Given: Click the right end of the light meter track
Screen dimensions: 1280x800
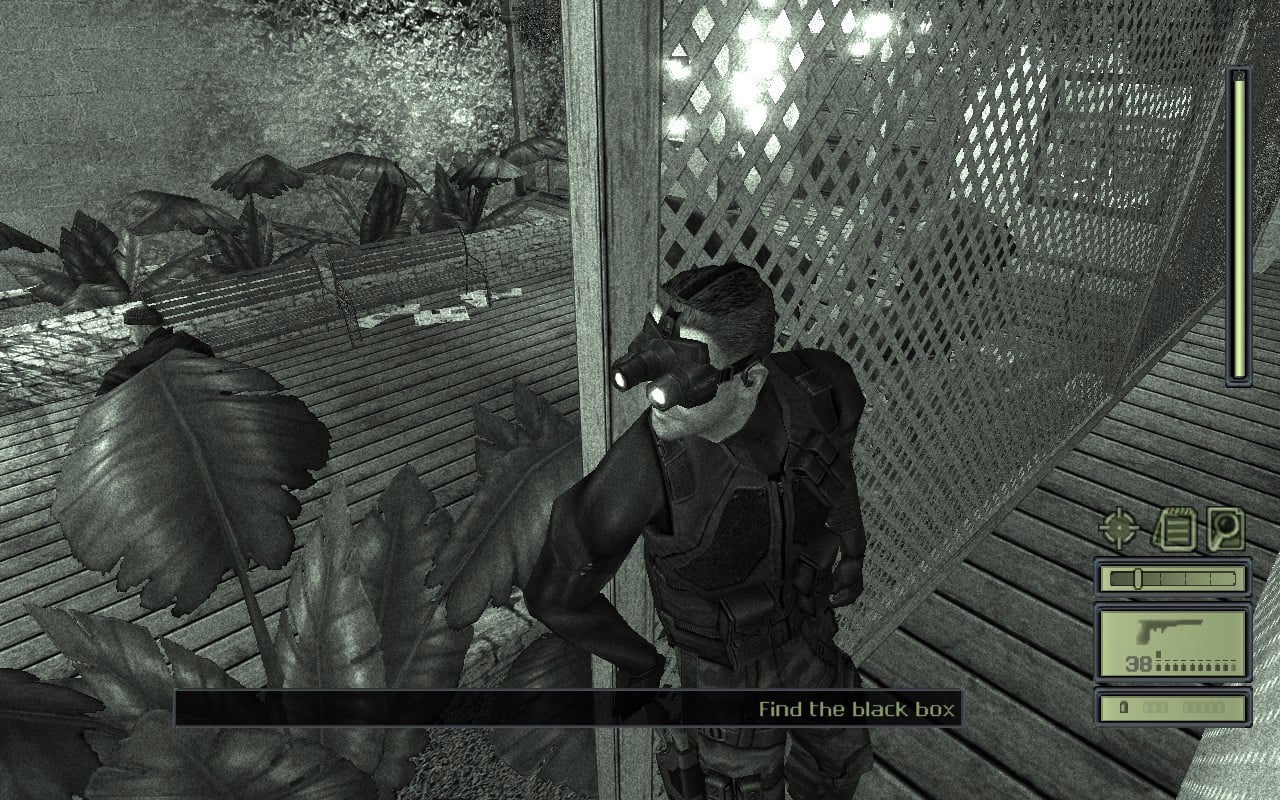Looking at the screenshot, I should point(1234,577).
